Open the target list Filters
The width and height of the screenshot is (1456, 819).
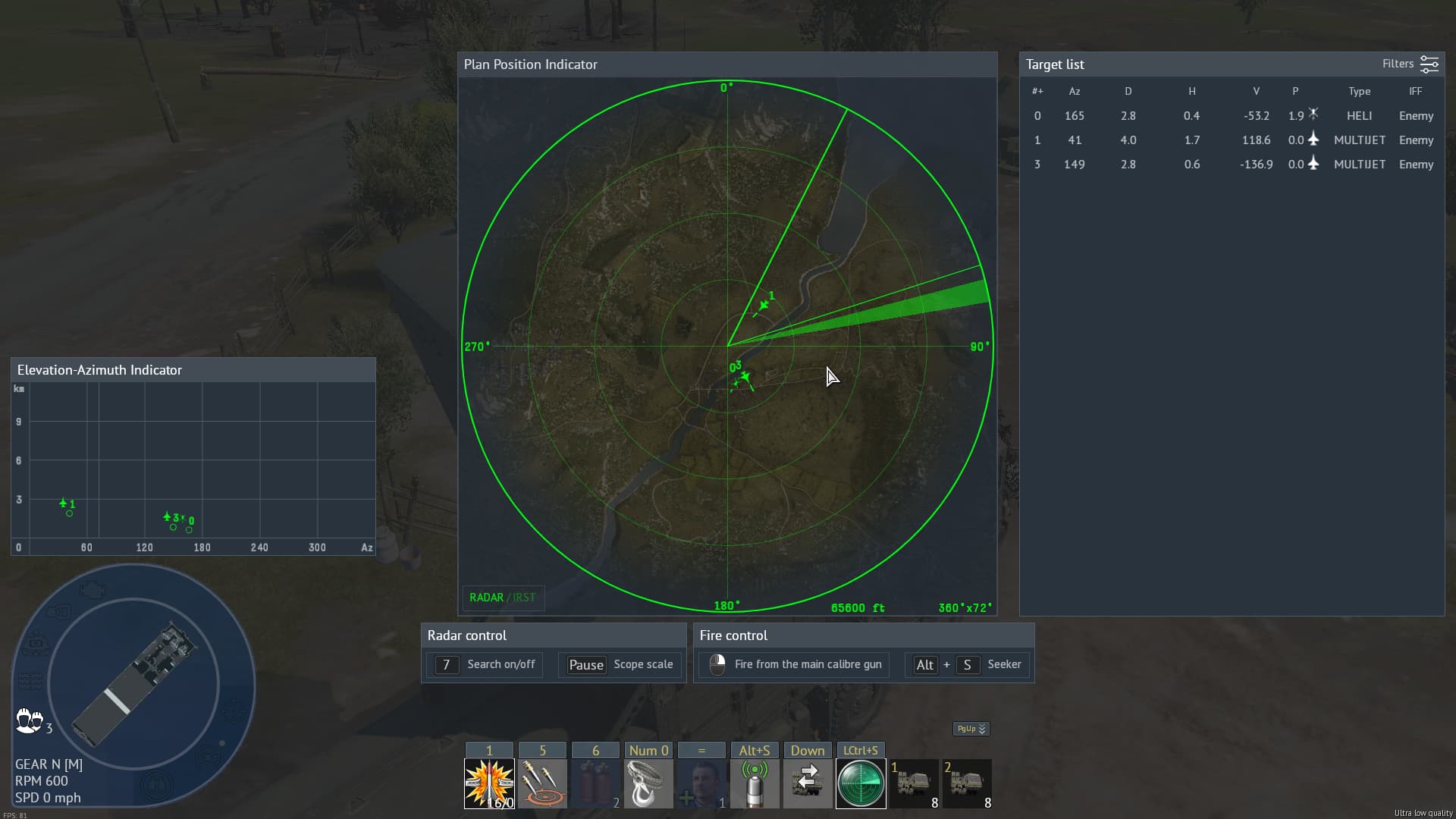click(x=1412, y=64)
